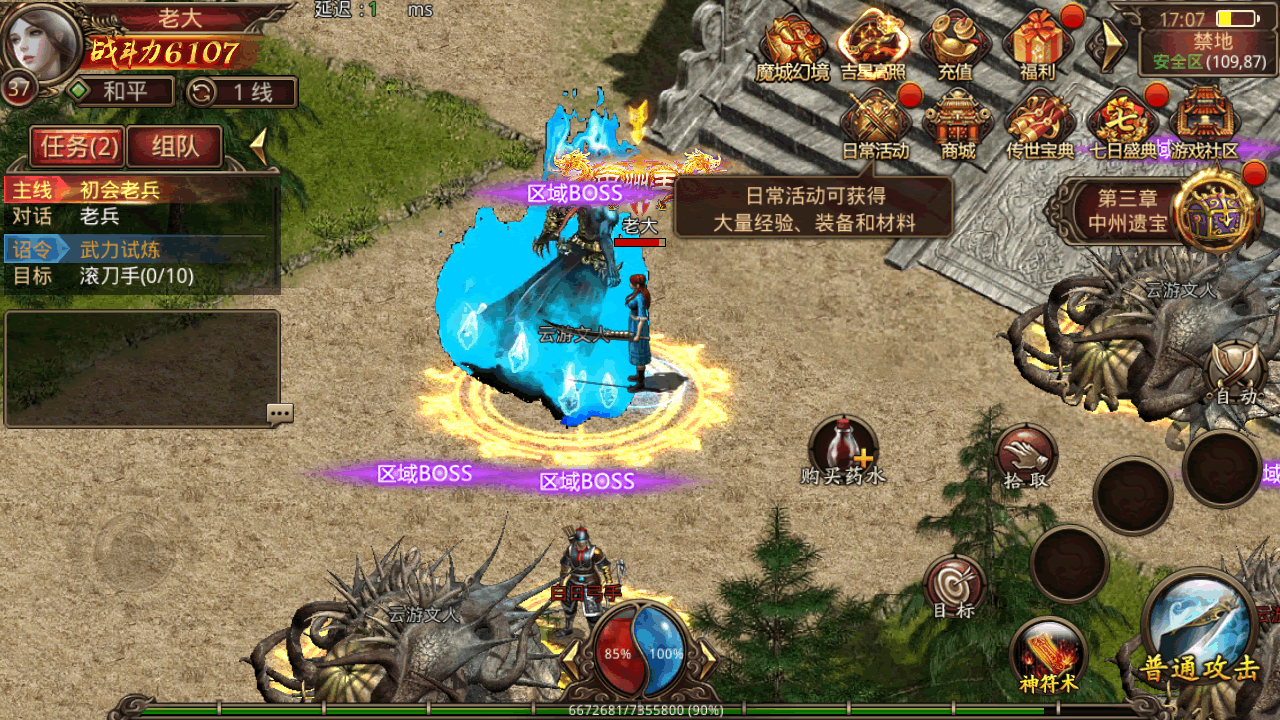Open the 传世宝典 guide icon
This screenshot has width=1280, height=720.
pyautogui.click(x=1039, y=121)
